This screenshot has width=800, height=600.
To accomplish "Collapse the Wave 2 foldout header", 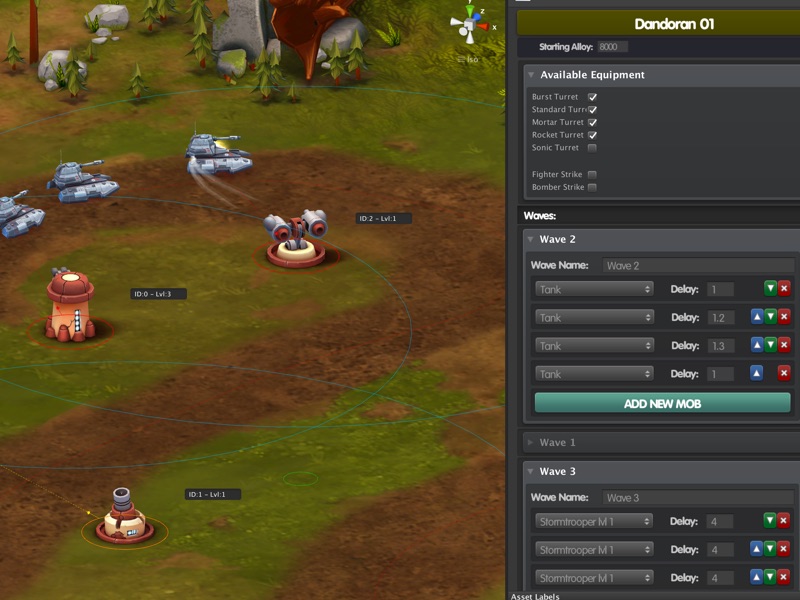I will pyautogui.click(x=531, y=240).
